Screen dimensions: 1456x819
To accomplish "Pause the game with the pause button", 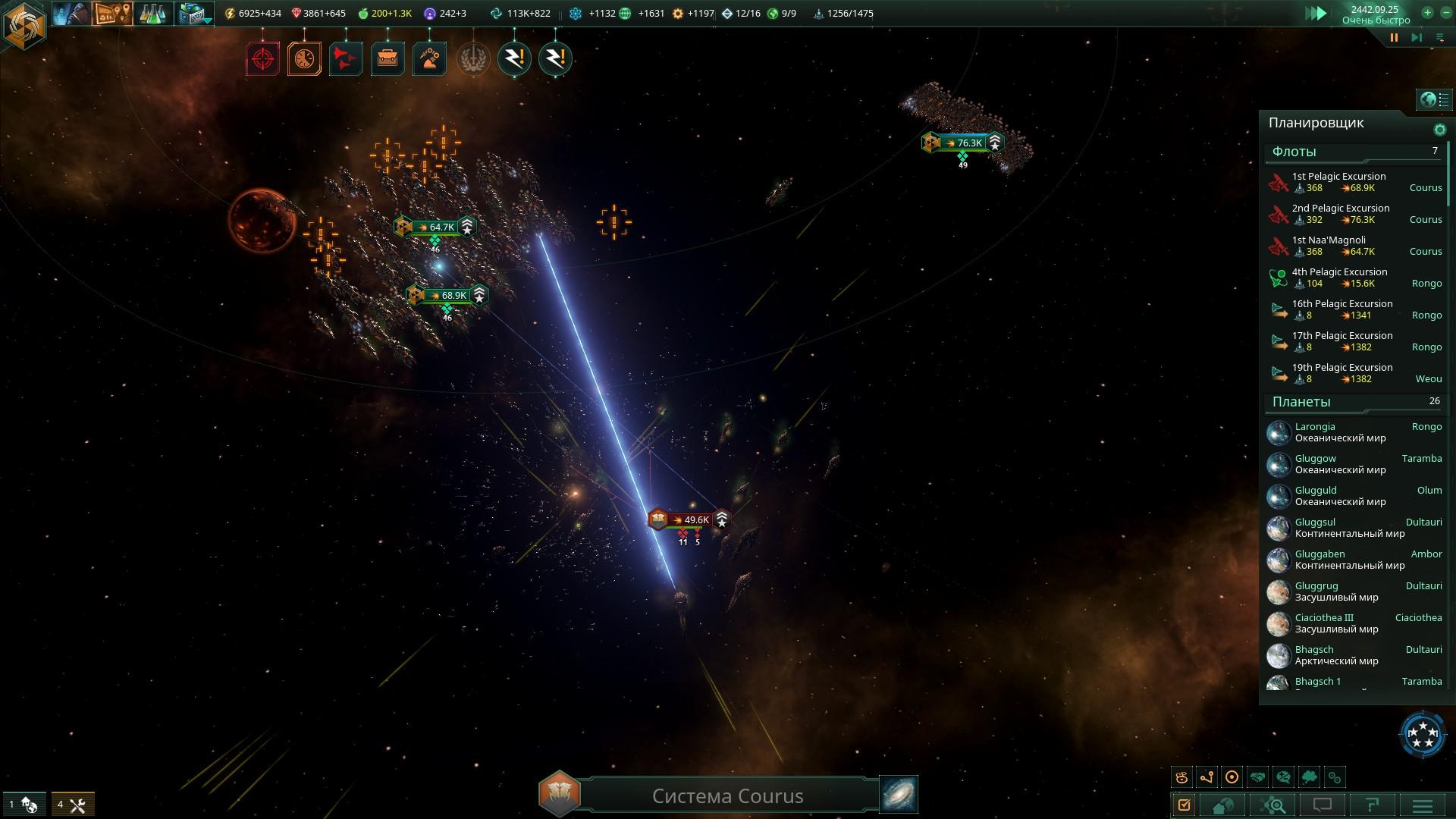I will 1394,37.
